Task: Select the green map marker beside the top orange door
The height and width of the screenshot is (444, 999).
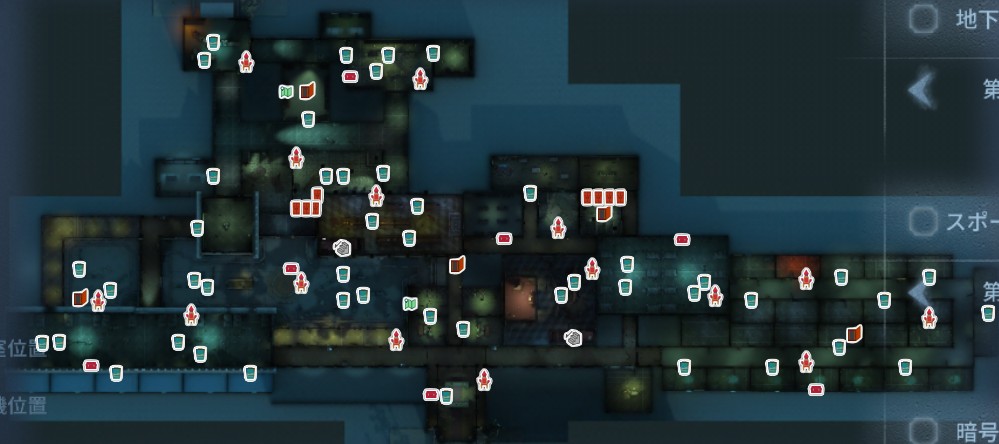Action: pyautogui.click(x=286, y=92)
